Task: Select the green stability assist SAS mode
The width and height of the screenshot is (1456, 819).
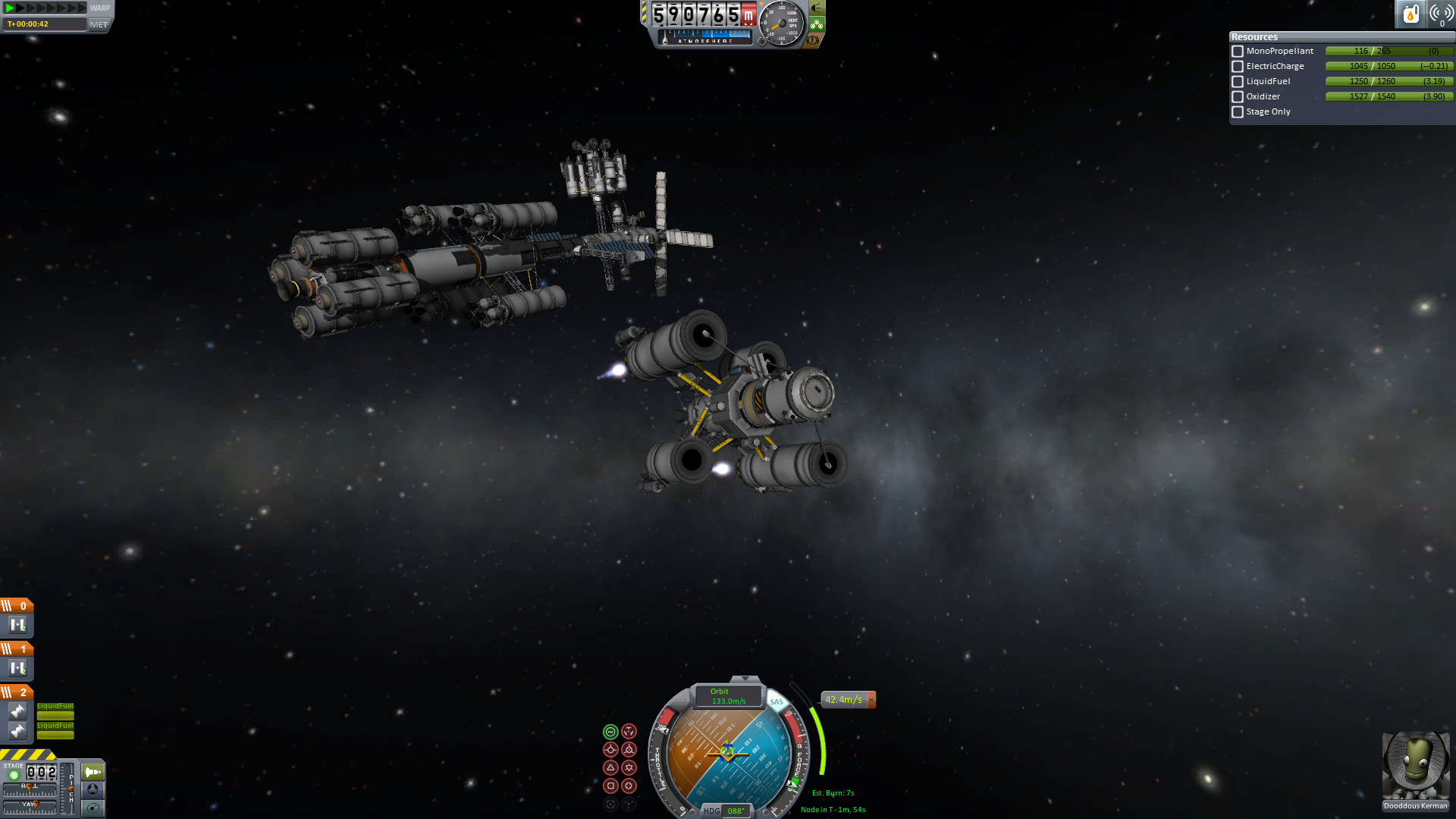Action: [610, 732]
